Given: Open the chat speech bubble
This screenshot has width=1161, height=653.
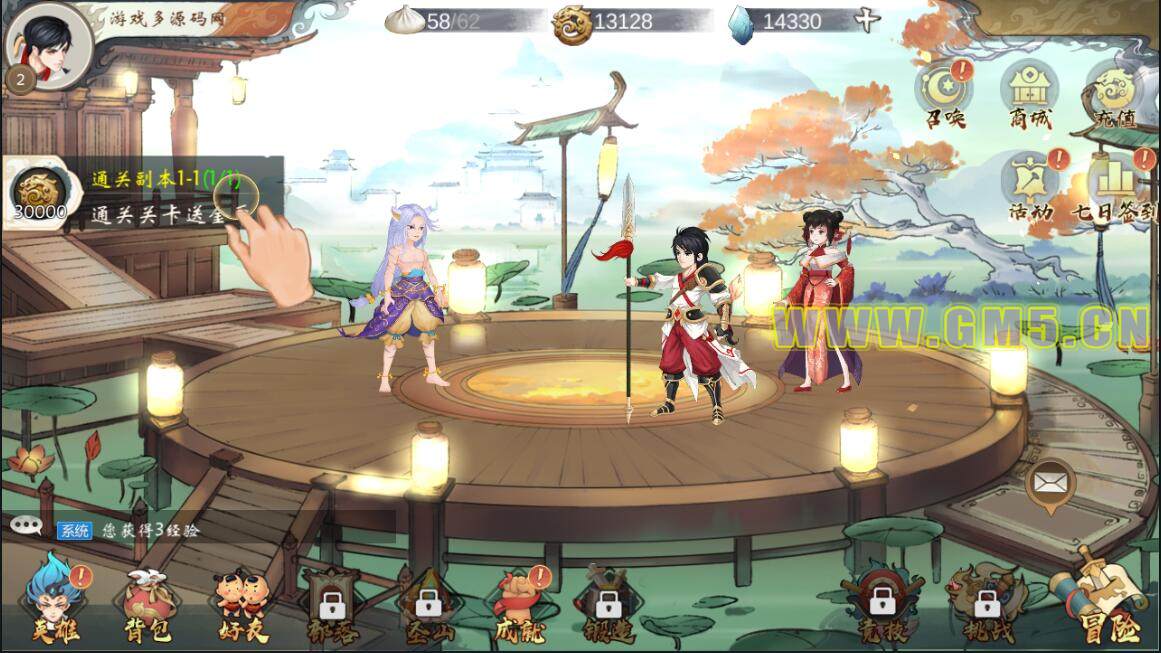Looking at the screenshot, I should click(26, 527).
